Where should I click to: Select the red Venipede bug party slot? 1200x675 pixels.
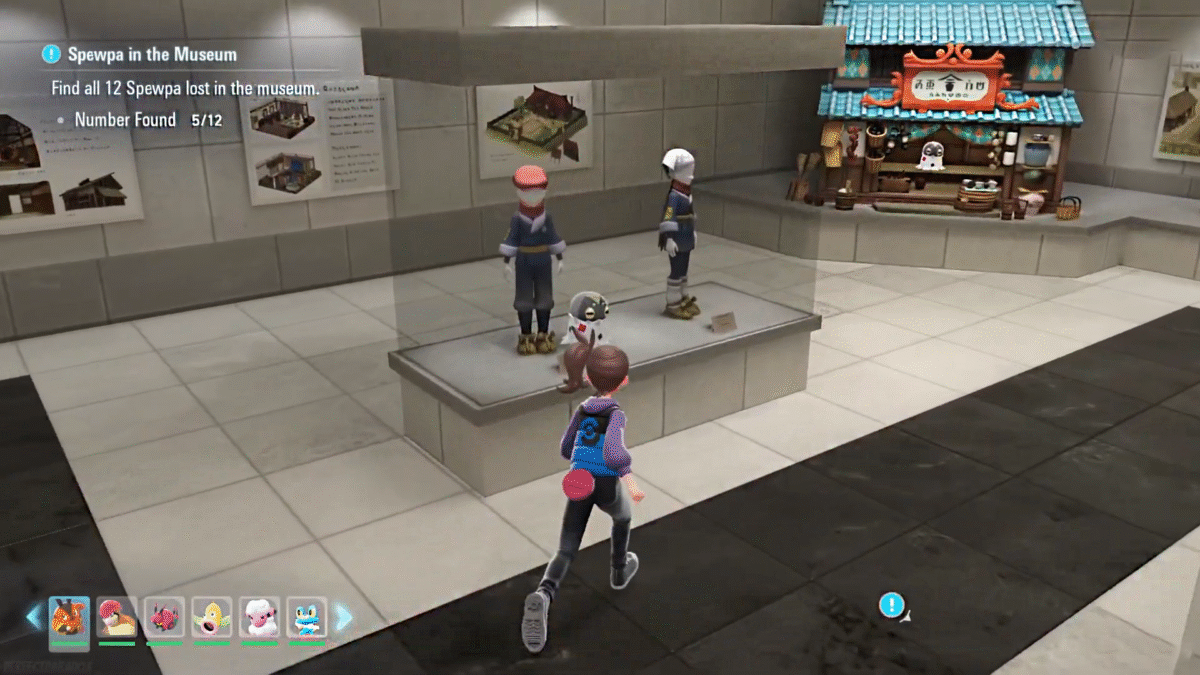[164, 617]
